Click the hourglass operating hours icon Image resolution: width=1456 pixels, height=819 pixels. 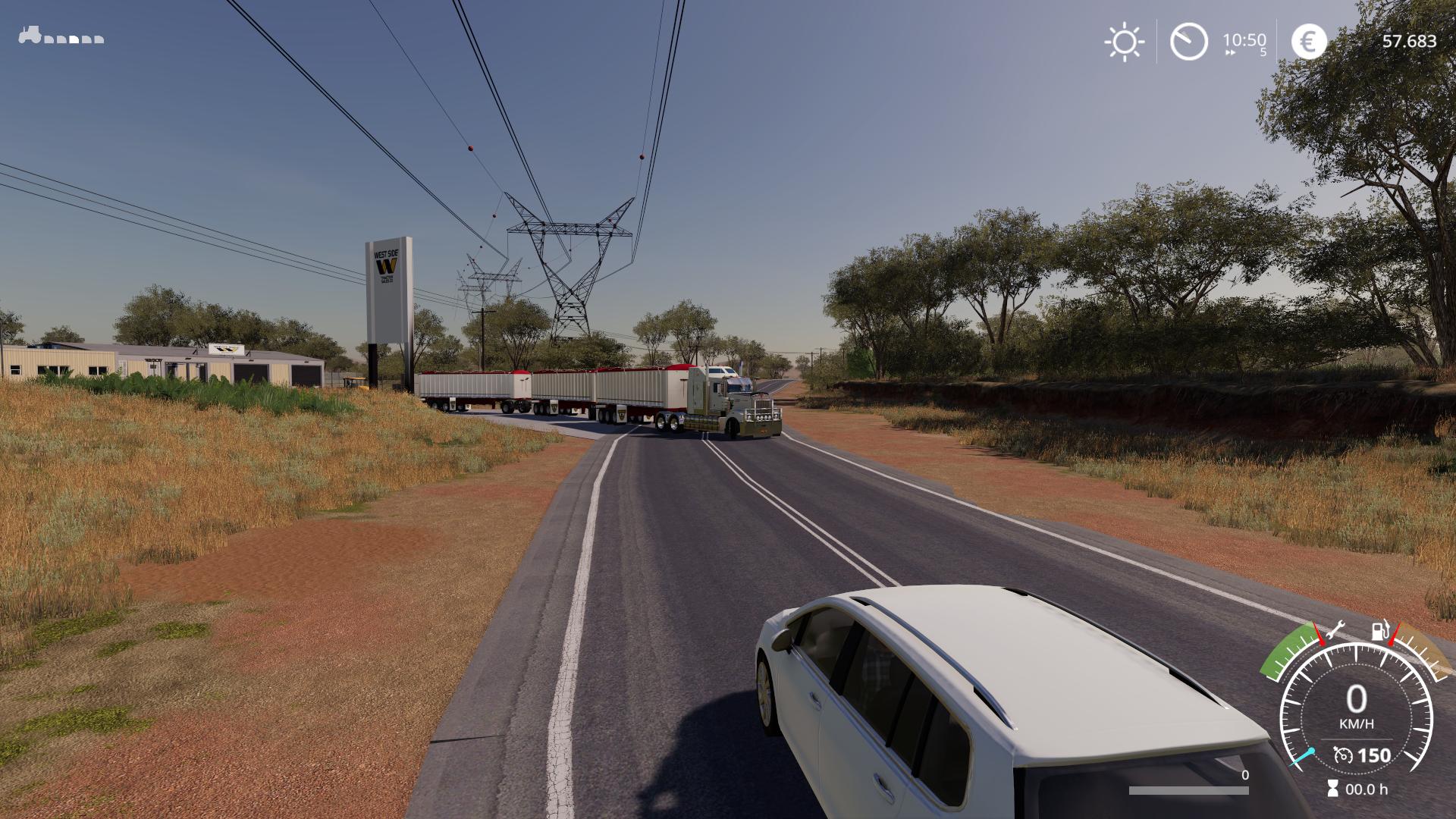(x=1332, y=789)
